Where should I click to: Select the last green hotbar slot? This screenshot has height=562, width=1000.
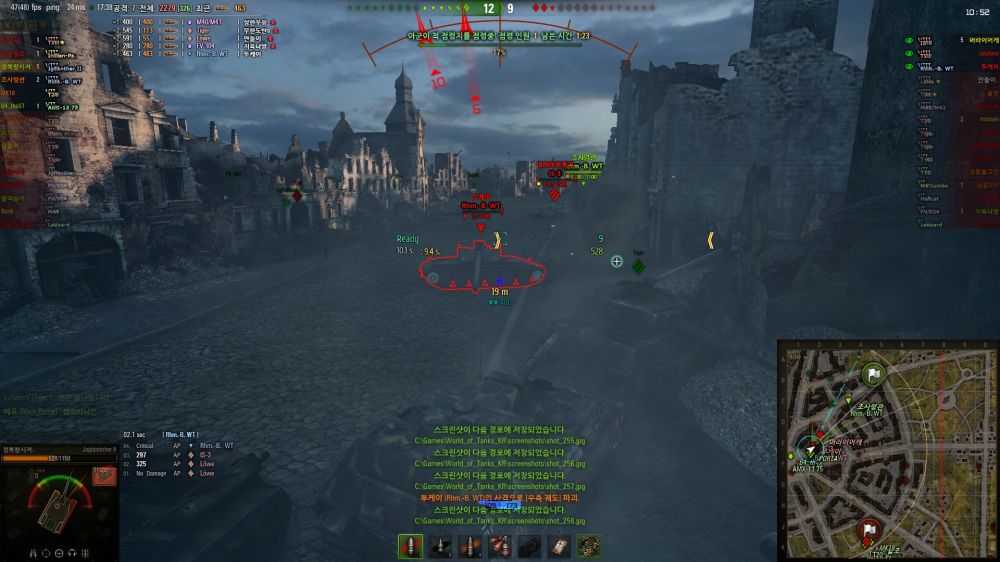(x=589, y=546)
